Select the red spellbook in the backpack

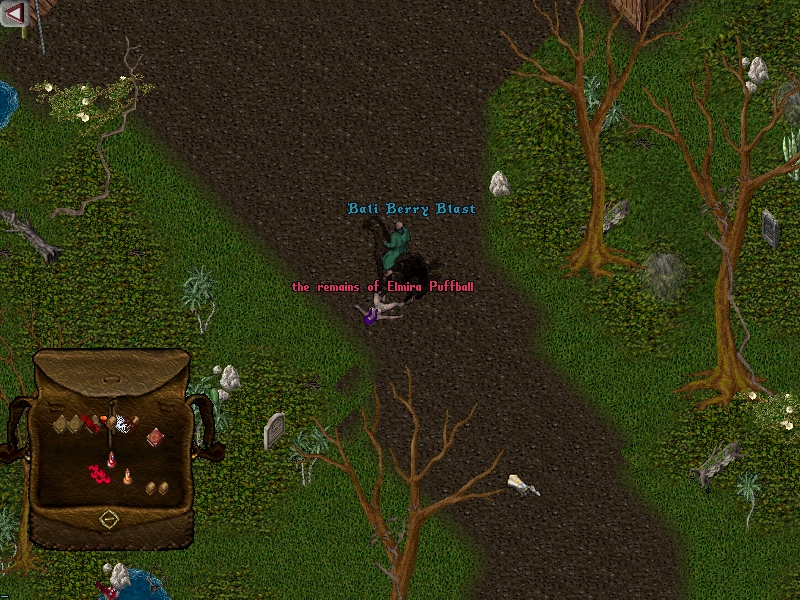point(155,437)
